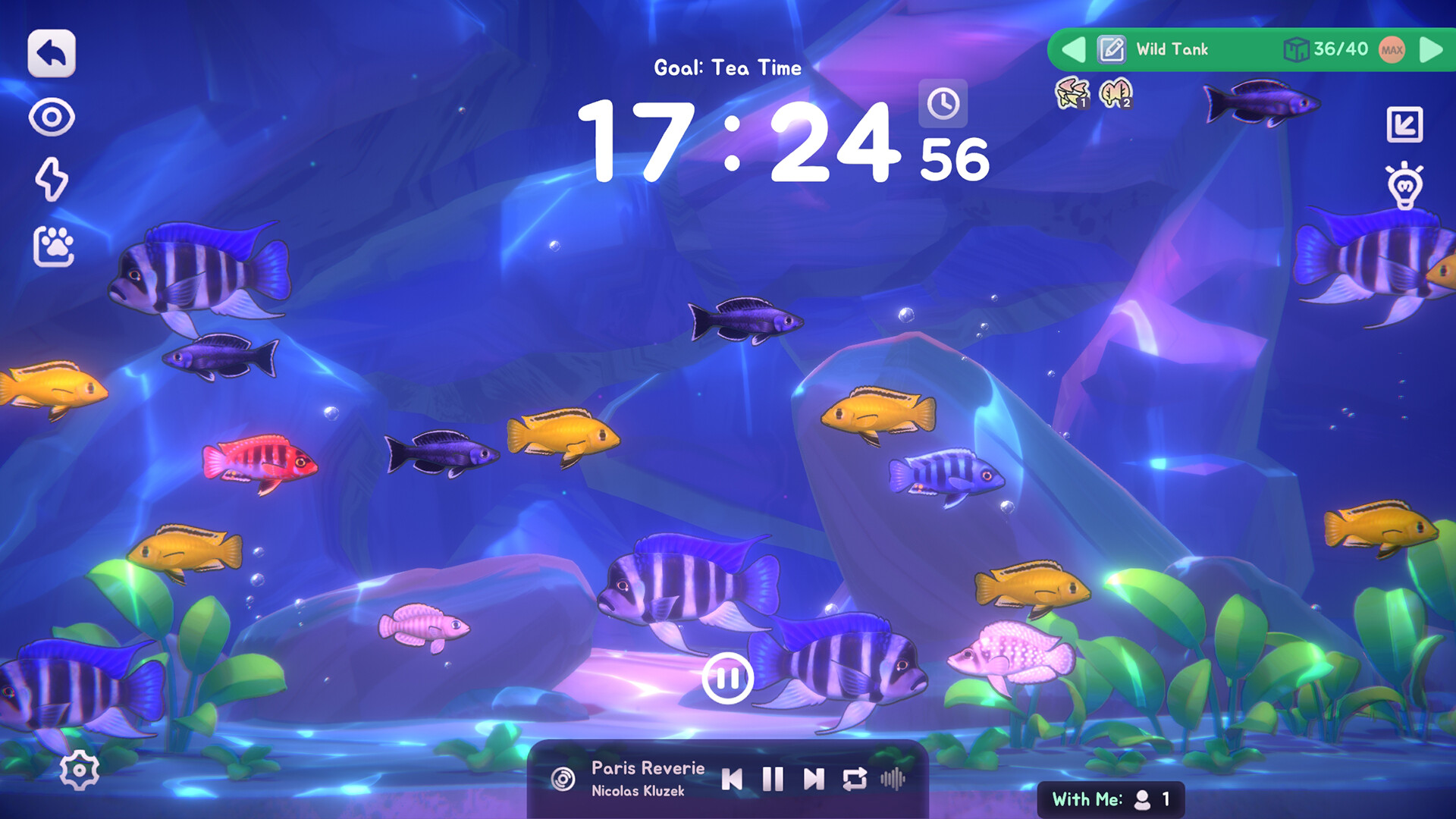Click the back arrow button top left

point(50,52)
